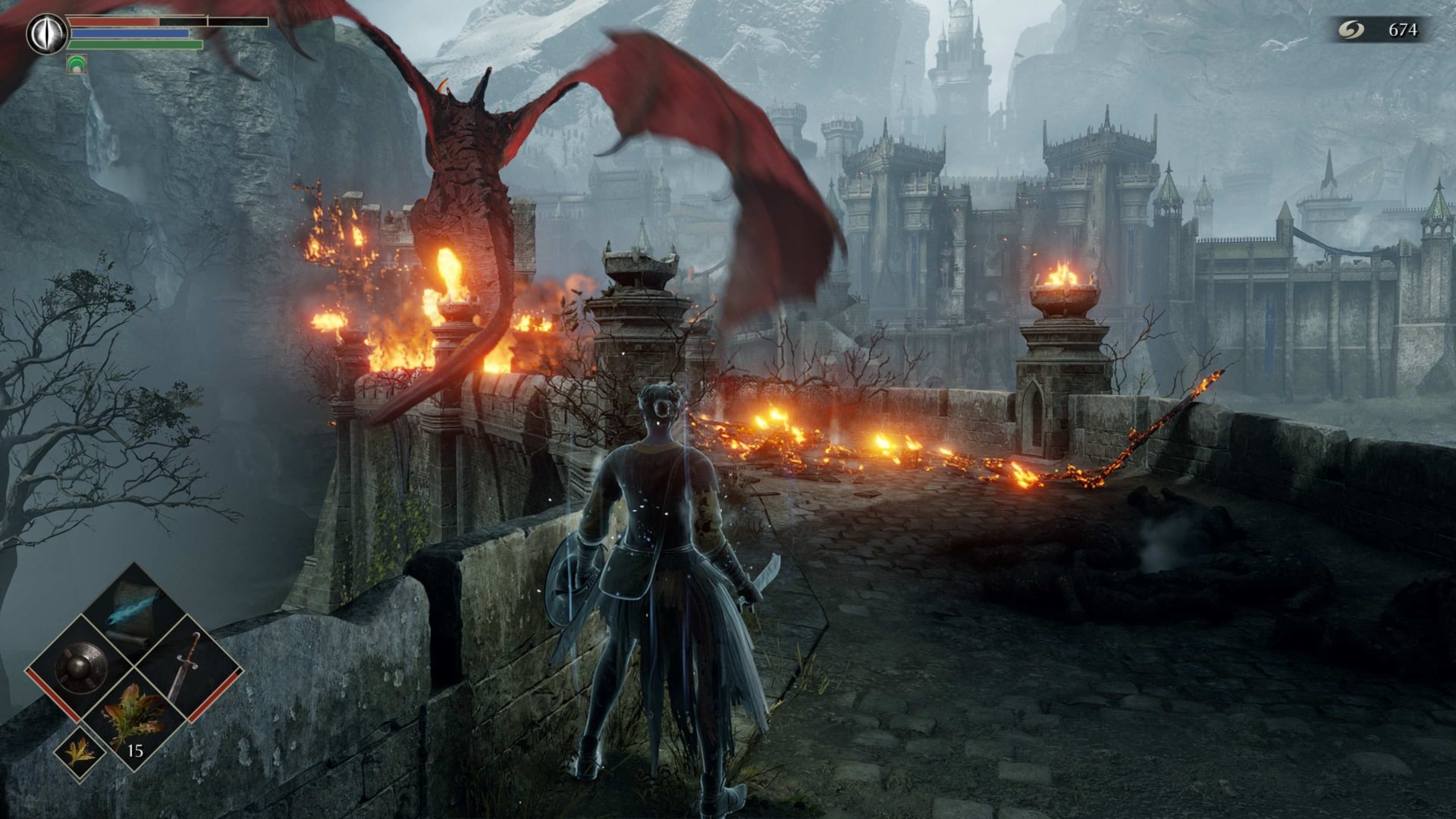The height and width of the screenshot is (819, 1456).
Task: Click the Flame Toss spell scroll icon
Action: click(x=132, y=613)
